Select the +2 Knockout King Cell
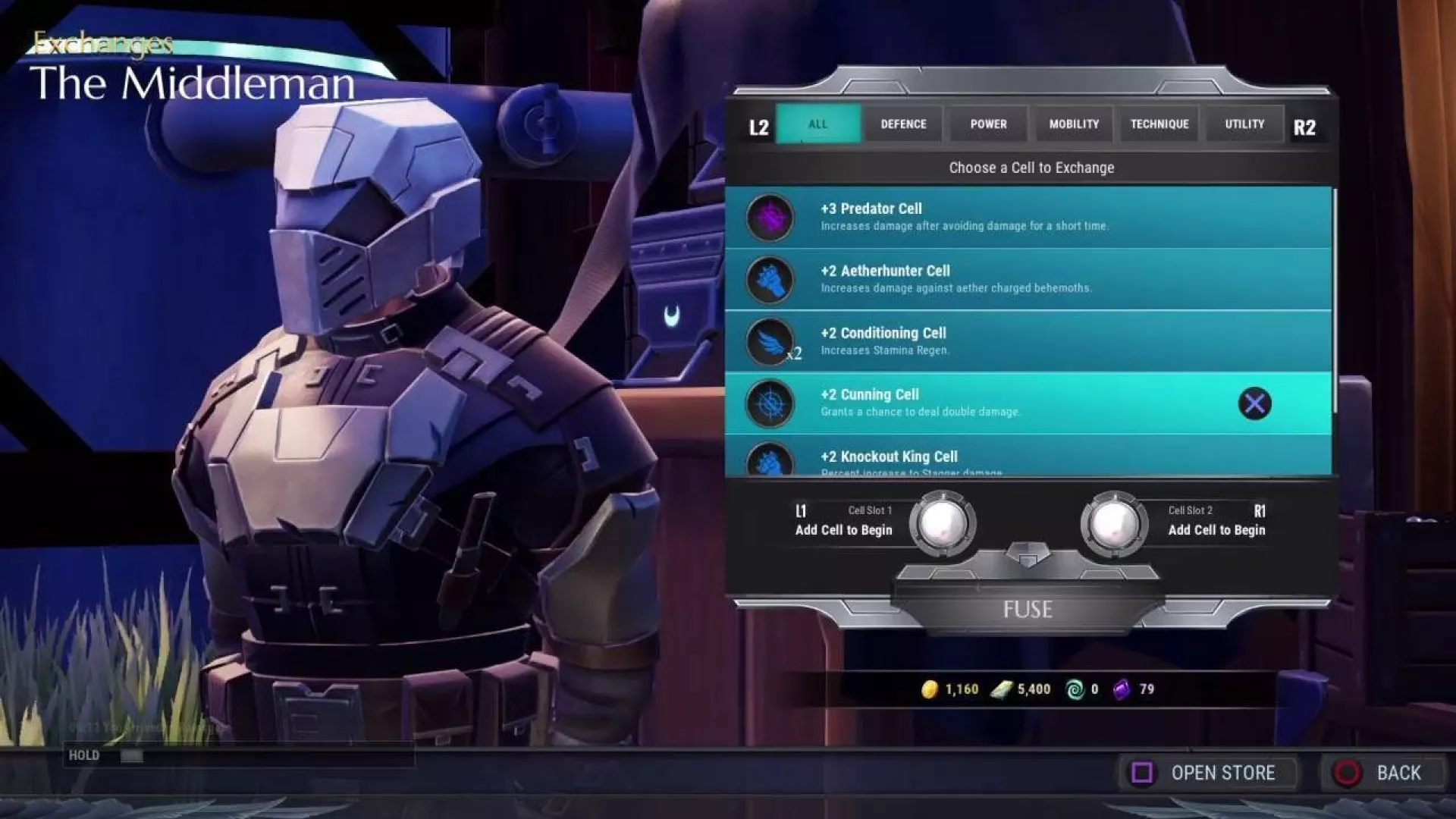Screen dimensions: 1456x819 click(x=1028, y=458)
